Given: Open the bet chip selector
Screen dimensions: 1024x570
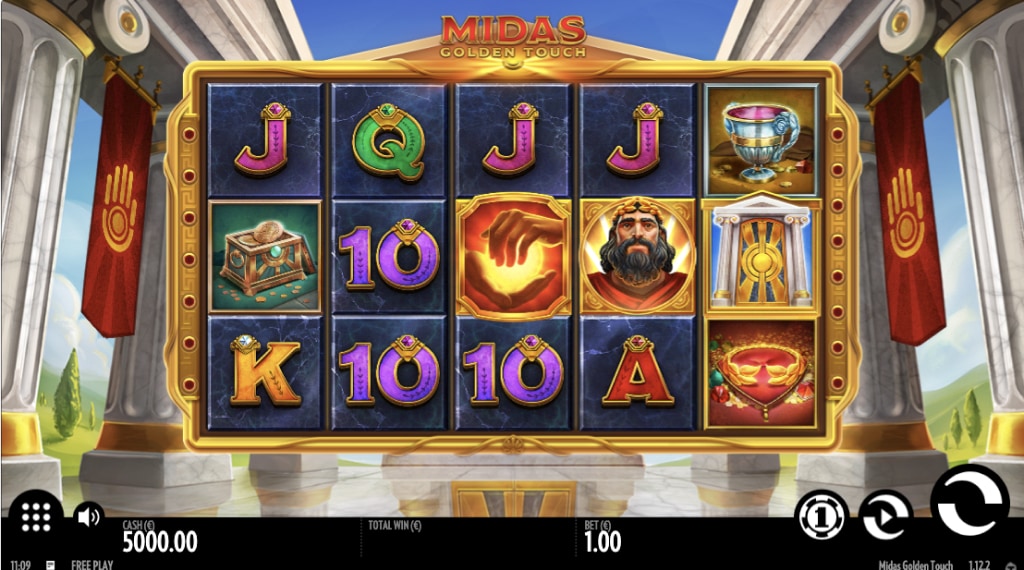Looking at the screenshot, I should pyautogui.click(x=822, y=516).
